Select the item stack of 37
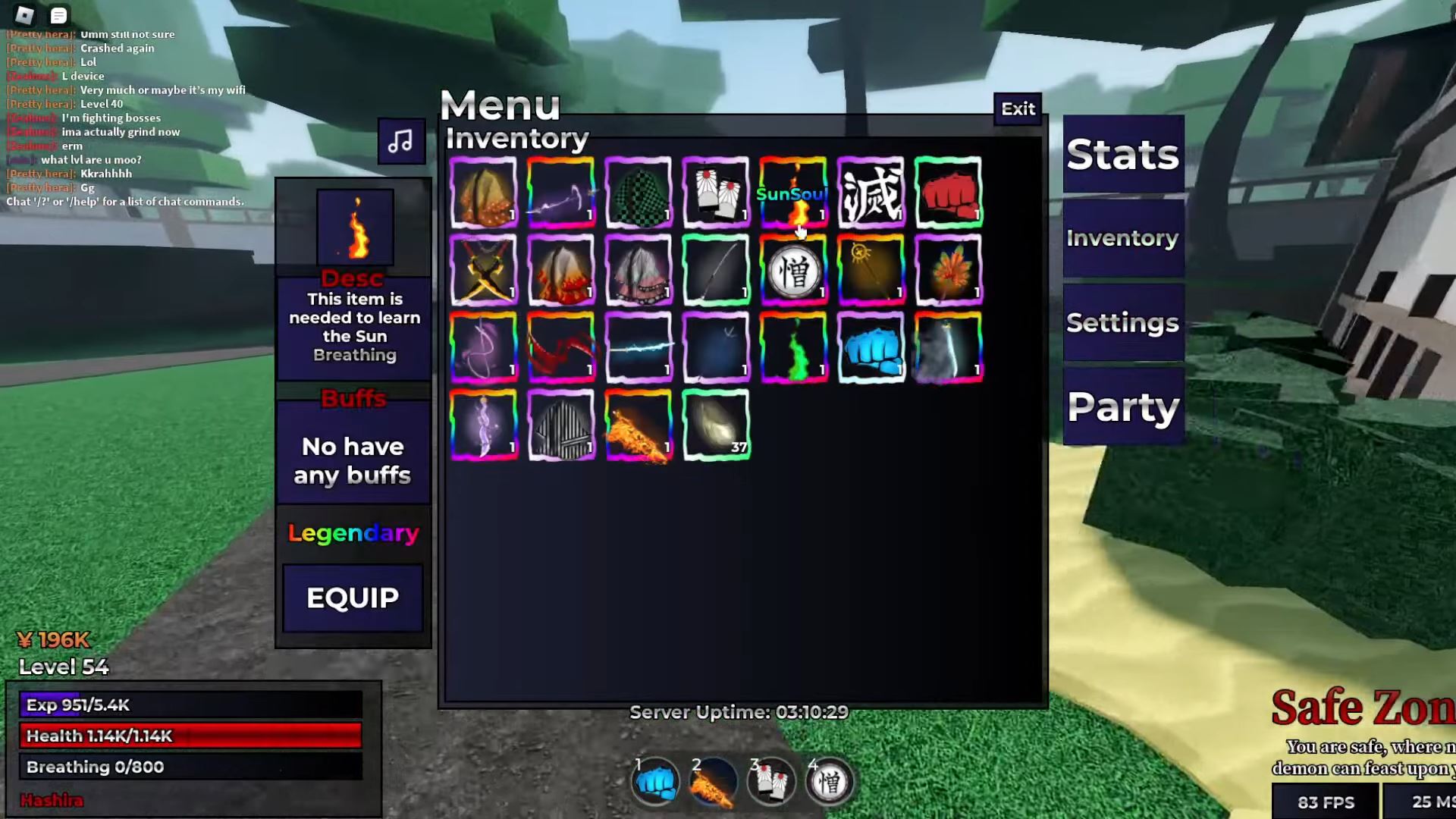Screen dimensions: 1456x819 (x=716, y=425)
